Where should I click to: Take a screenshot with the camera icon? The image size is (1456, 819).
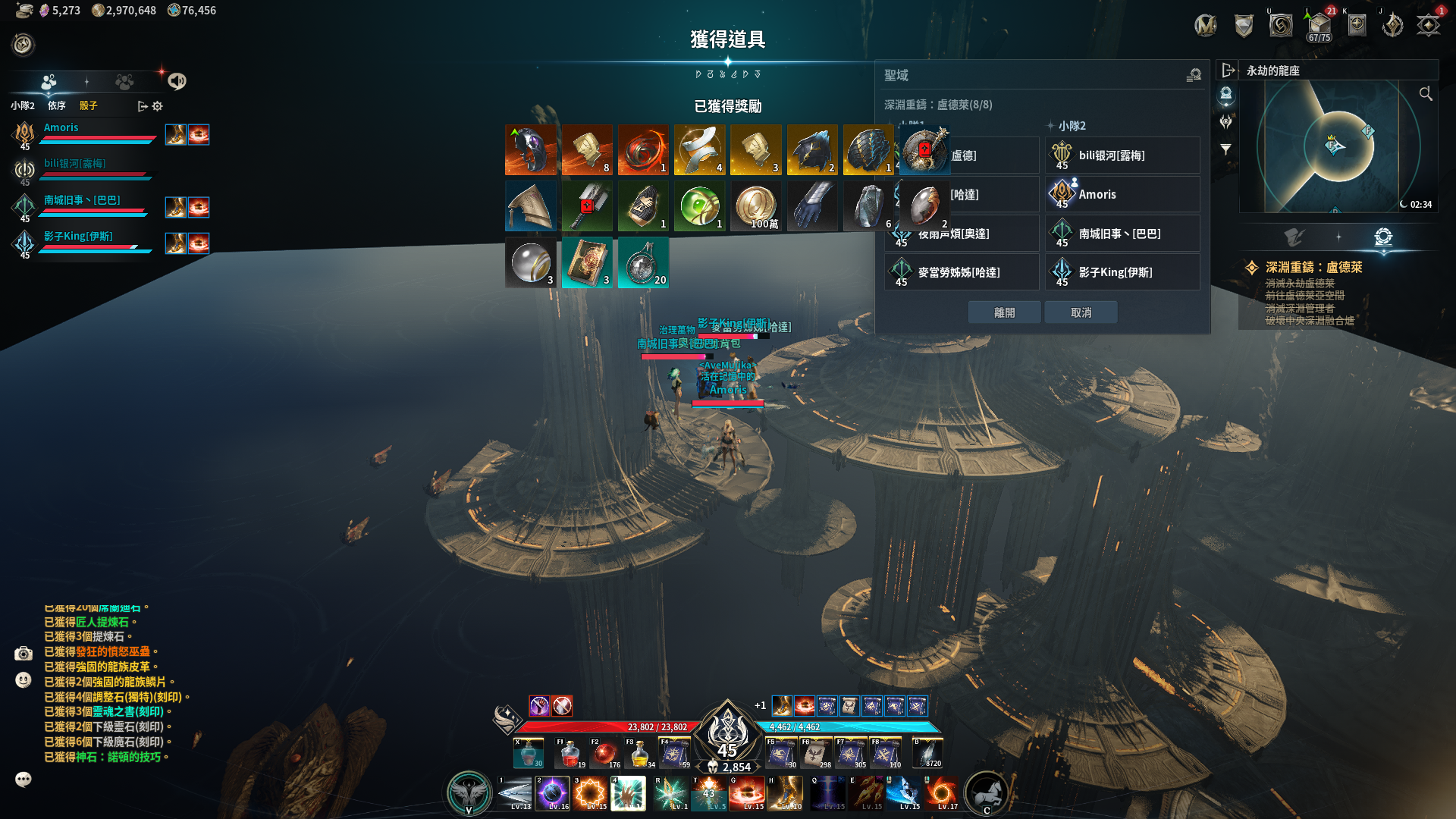coord(24,653)
